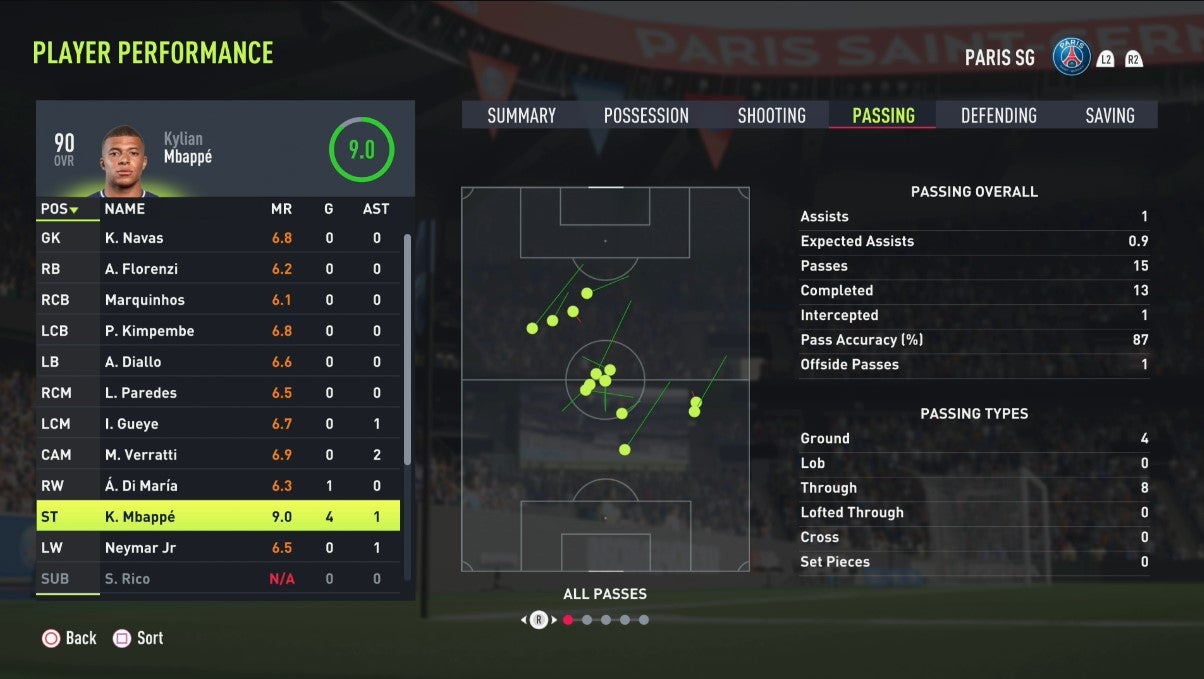Select A. Diallo's player row
The width and height of the screenshot is (1204, 679).
tap(218, 362)
